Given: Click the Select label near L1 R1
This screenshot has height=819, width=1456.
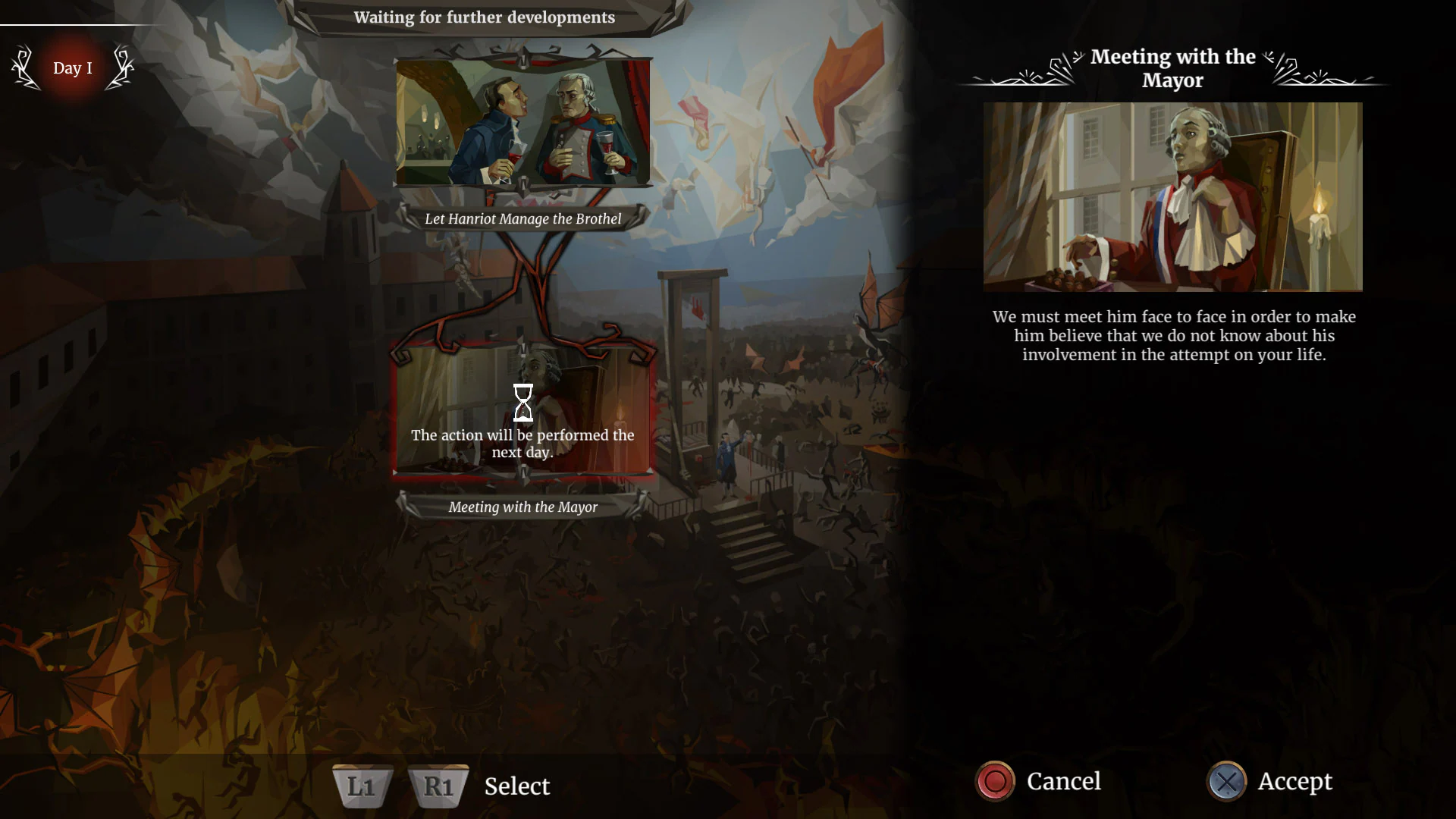Looking at the screenshot, I should click(516, 786).
